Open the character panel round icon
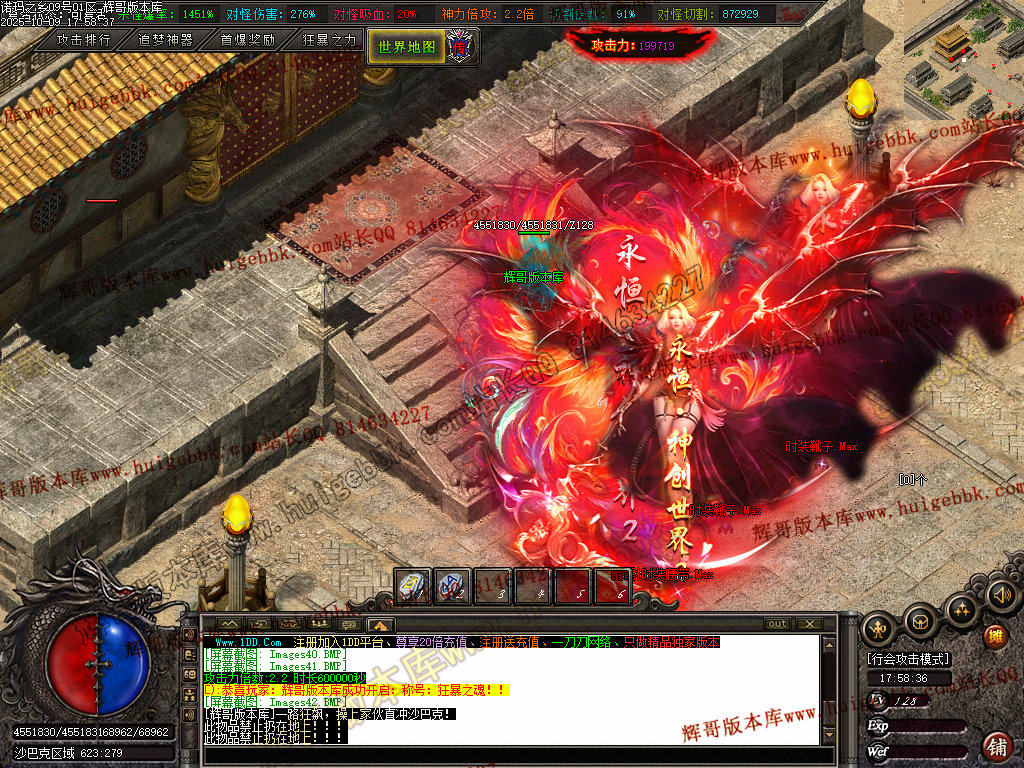 click(x=877, y=627)
